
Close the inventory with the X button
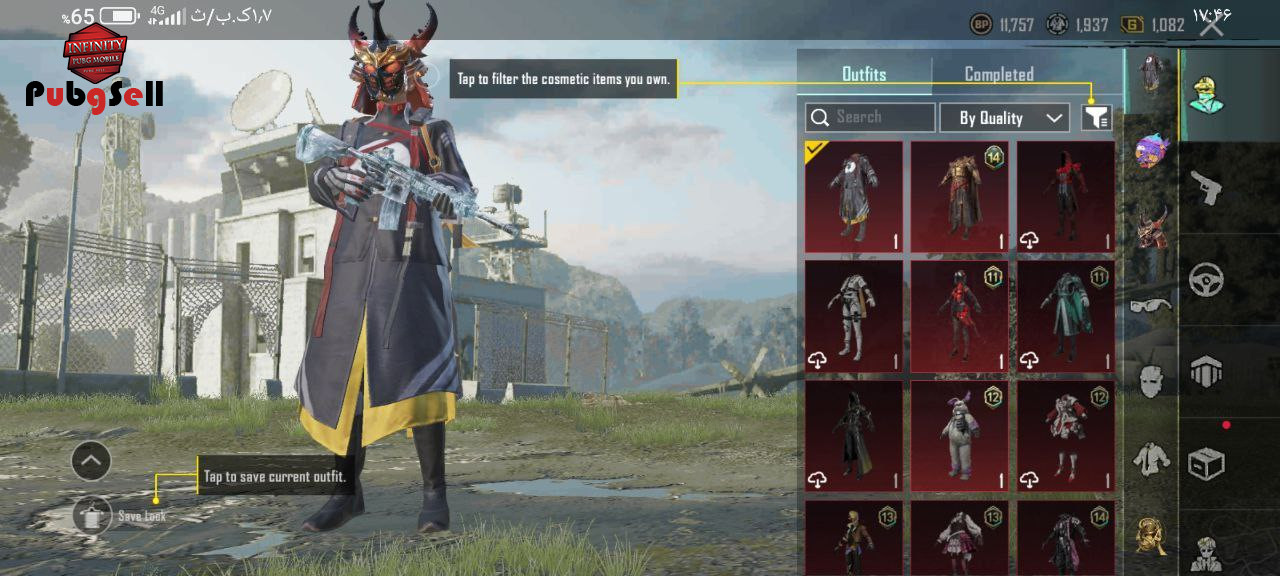pos(1211,26)
